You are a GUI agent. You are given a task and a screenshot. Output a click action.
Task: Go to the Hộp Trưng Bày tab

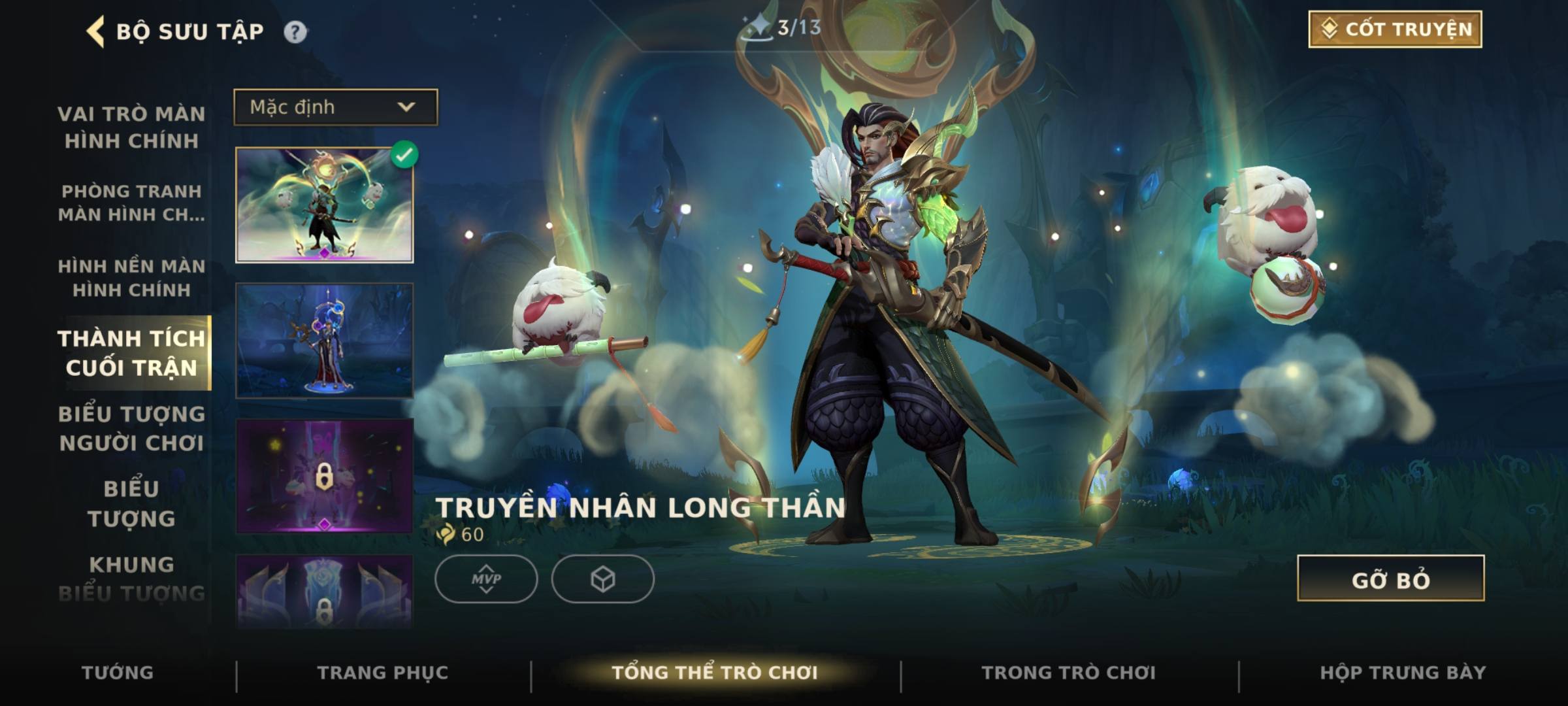(1403, 673)
